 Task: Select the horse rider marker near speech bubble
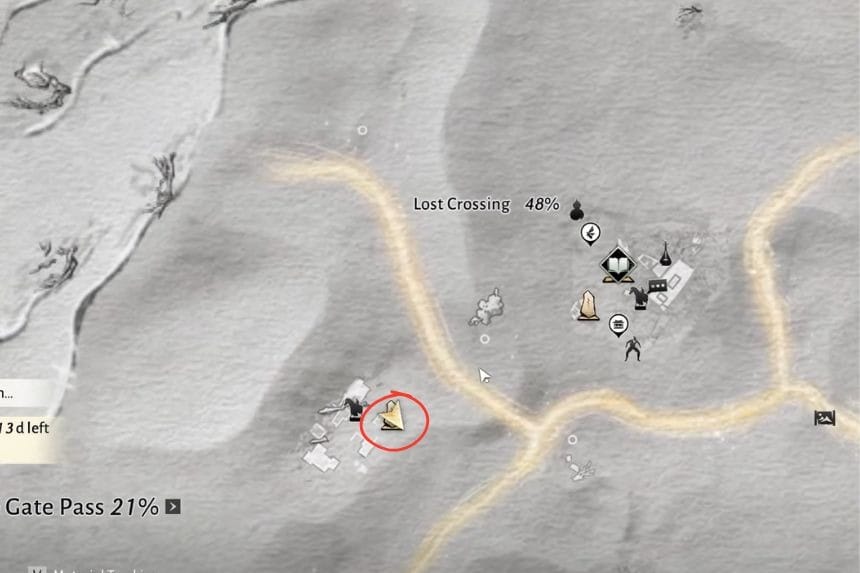pos(637,294)
